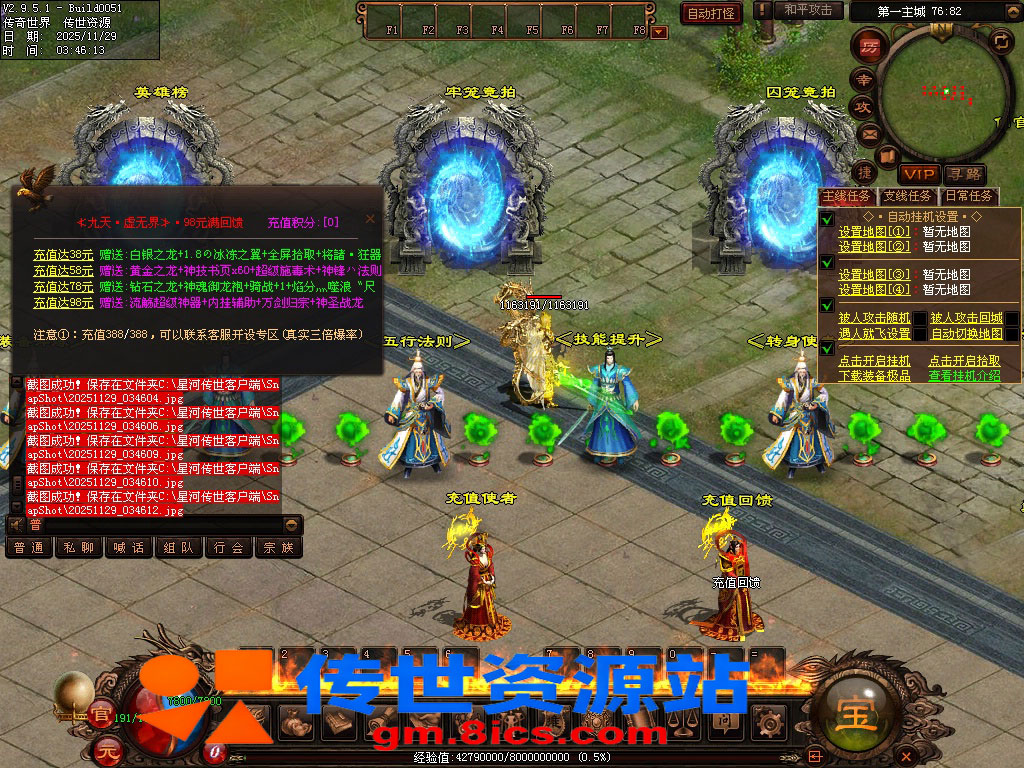The image size is (1024, 768).
Task: Open the 查看挂机介绍 link
Action: point(963,376)
